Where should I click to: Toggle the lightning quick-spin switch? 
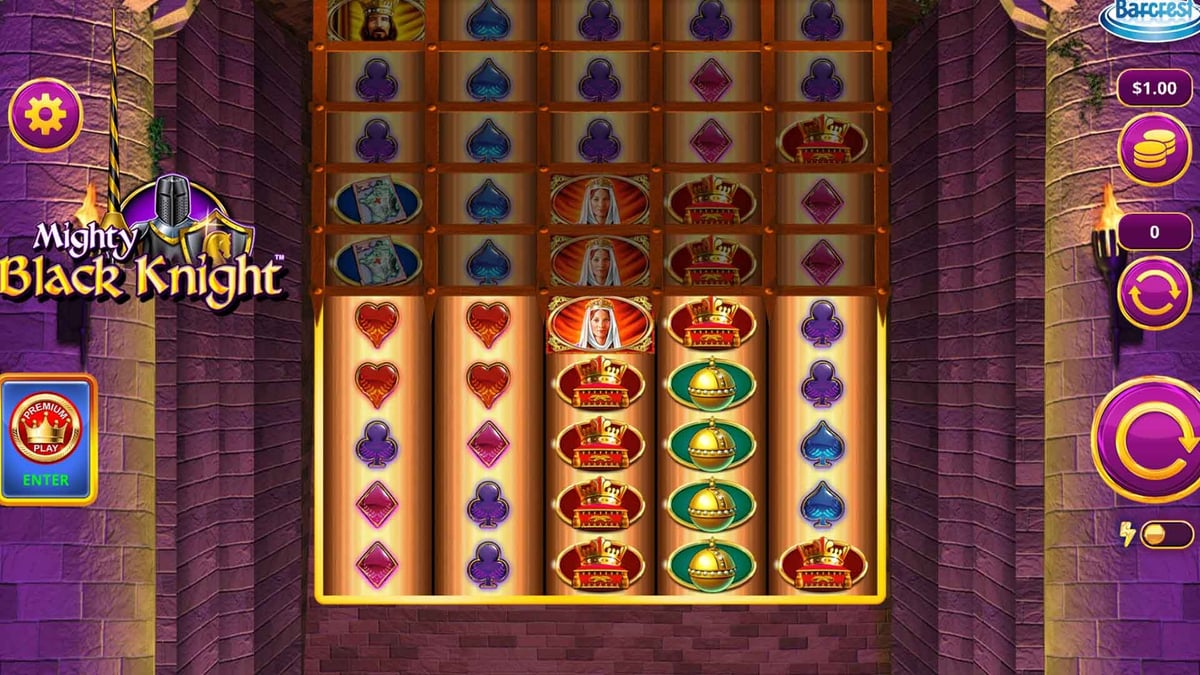tap(1165, 534)
